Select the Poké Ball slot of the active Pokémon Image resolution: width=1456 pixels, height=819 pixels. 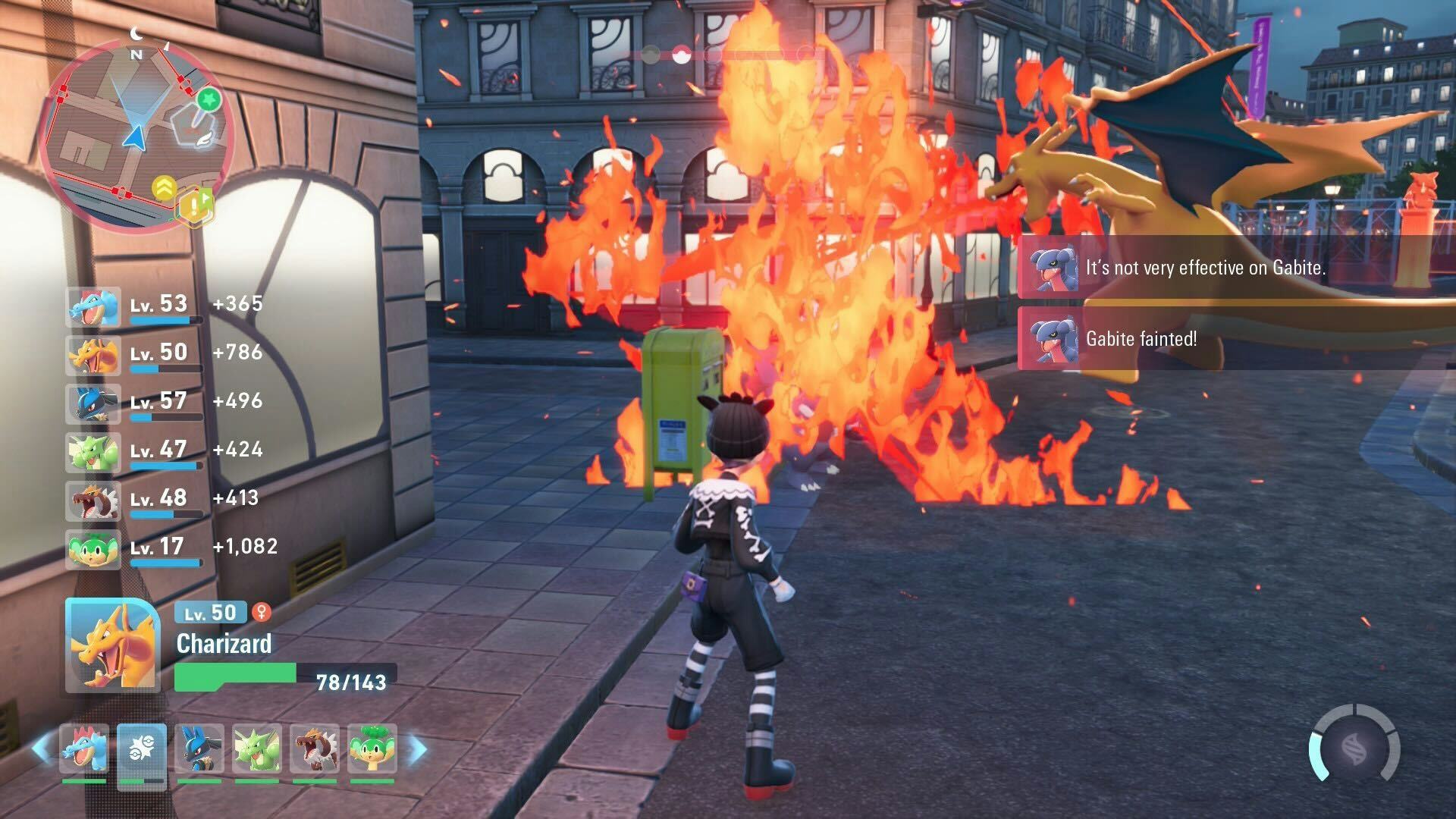pos(142,749)
